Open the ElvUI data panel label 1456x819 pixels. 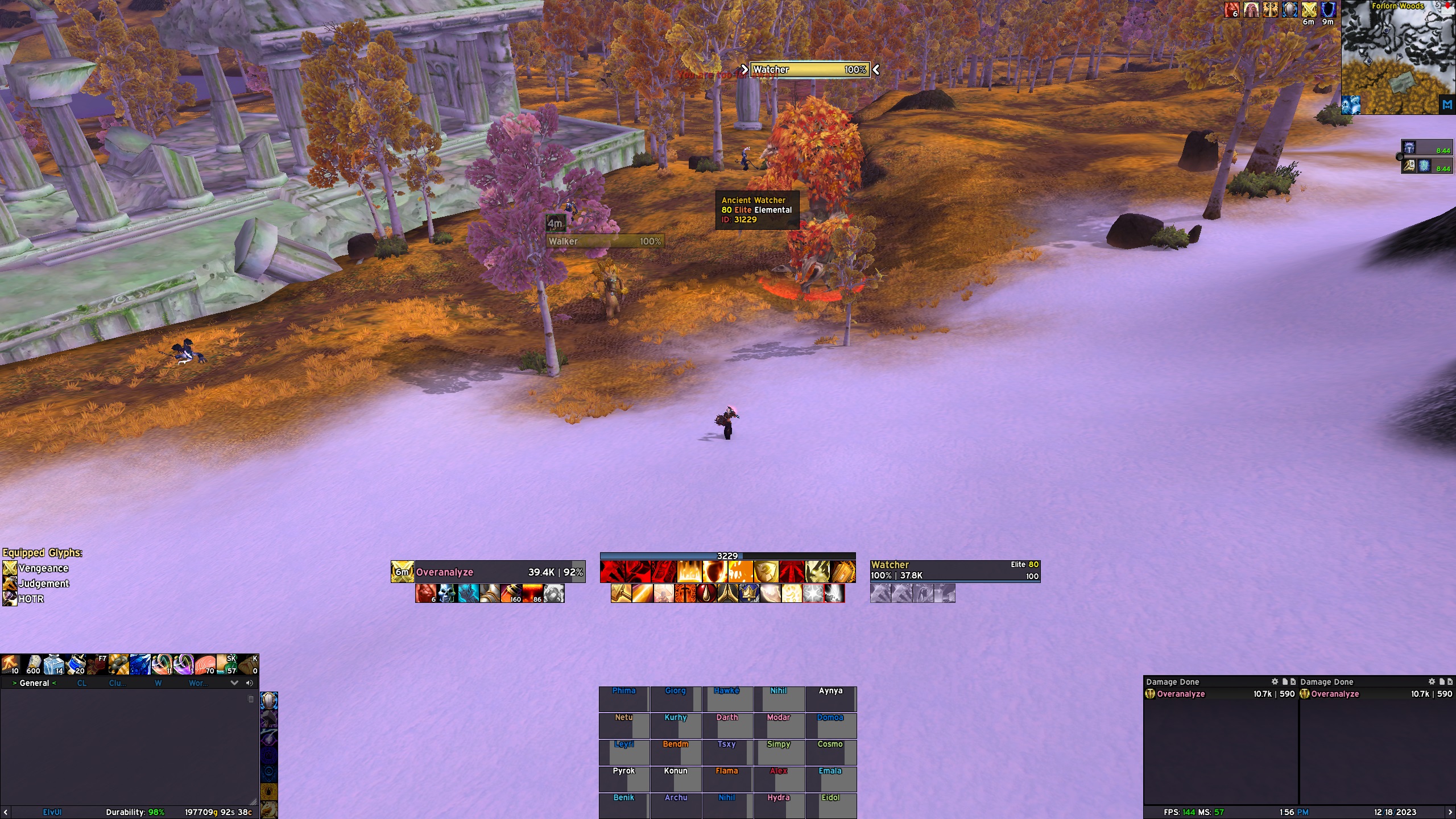click(52, 812)
